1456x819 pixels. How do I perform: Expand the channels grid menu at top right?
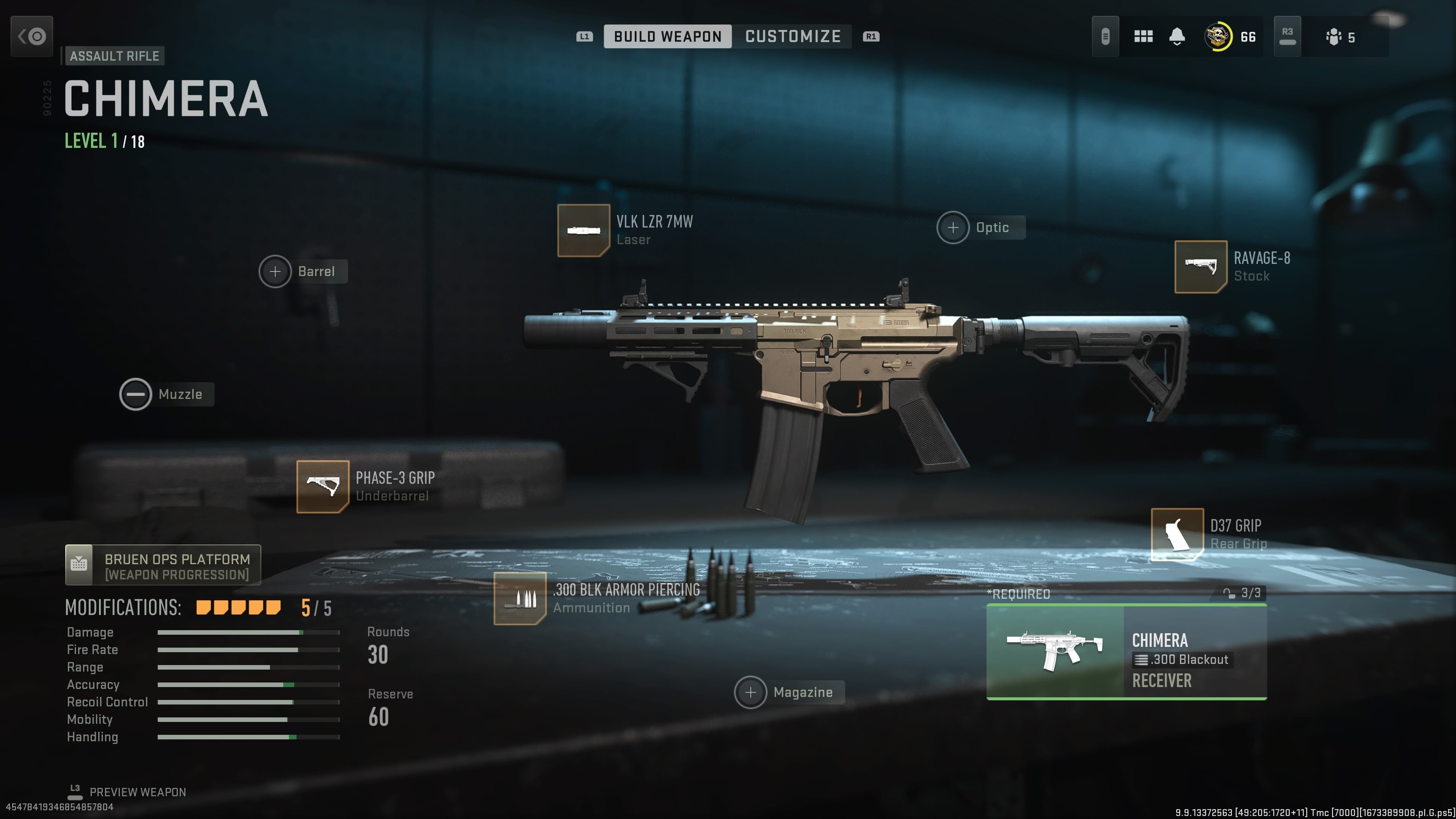pyautogui.click(x=1143, y=36)
